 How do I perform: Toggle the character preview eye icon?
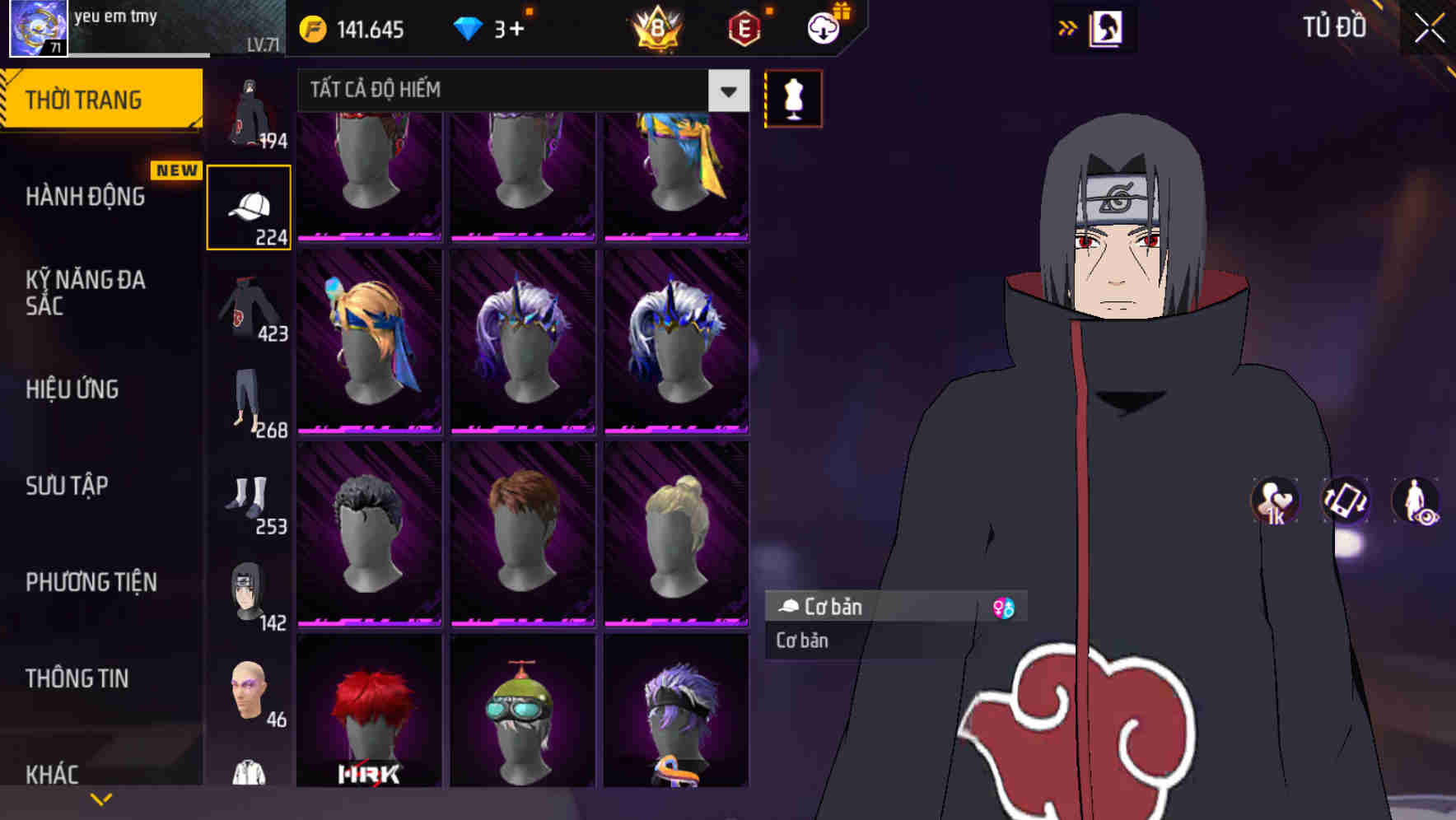pyautogui.click(x=1418, y=502)
